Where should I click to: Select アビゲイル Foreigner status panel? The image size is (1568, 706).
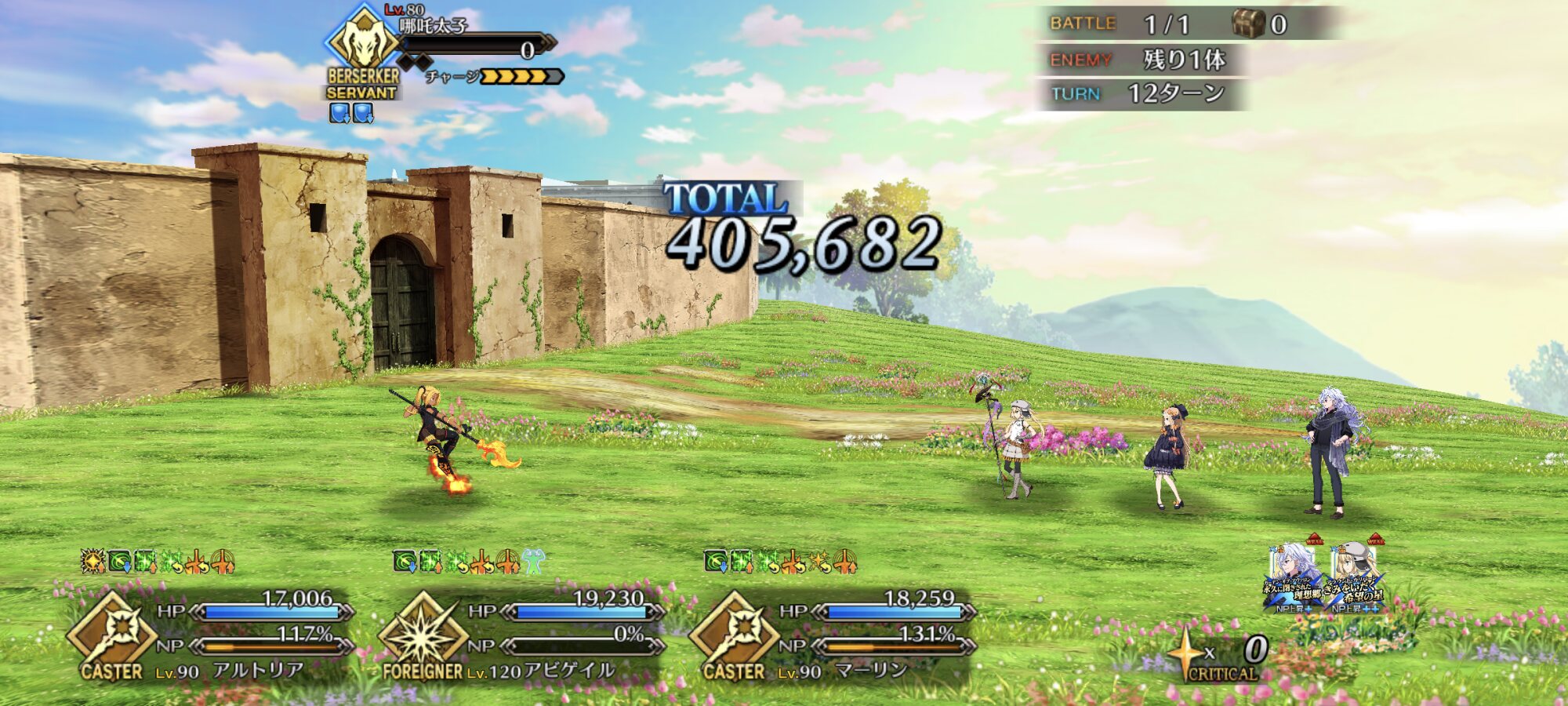click(521, 635)
